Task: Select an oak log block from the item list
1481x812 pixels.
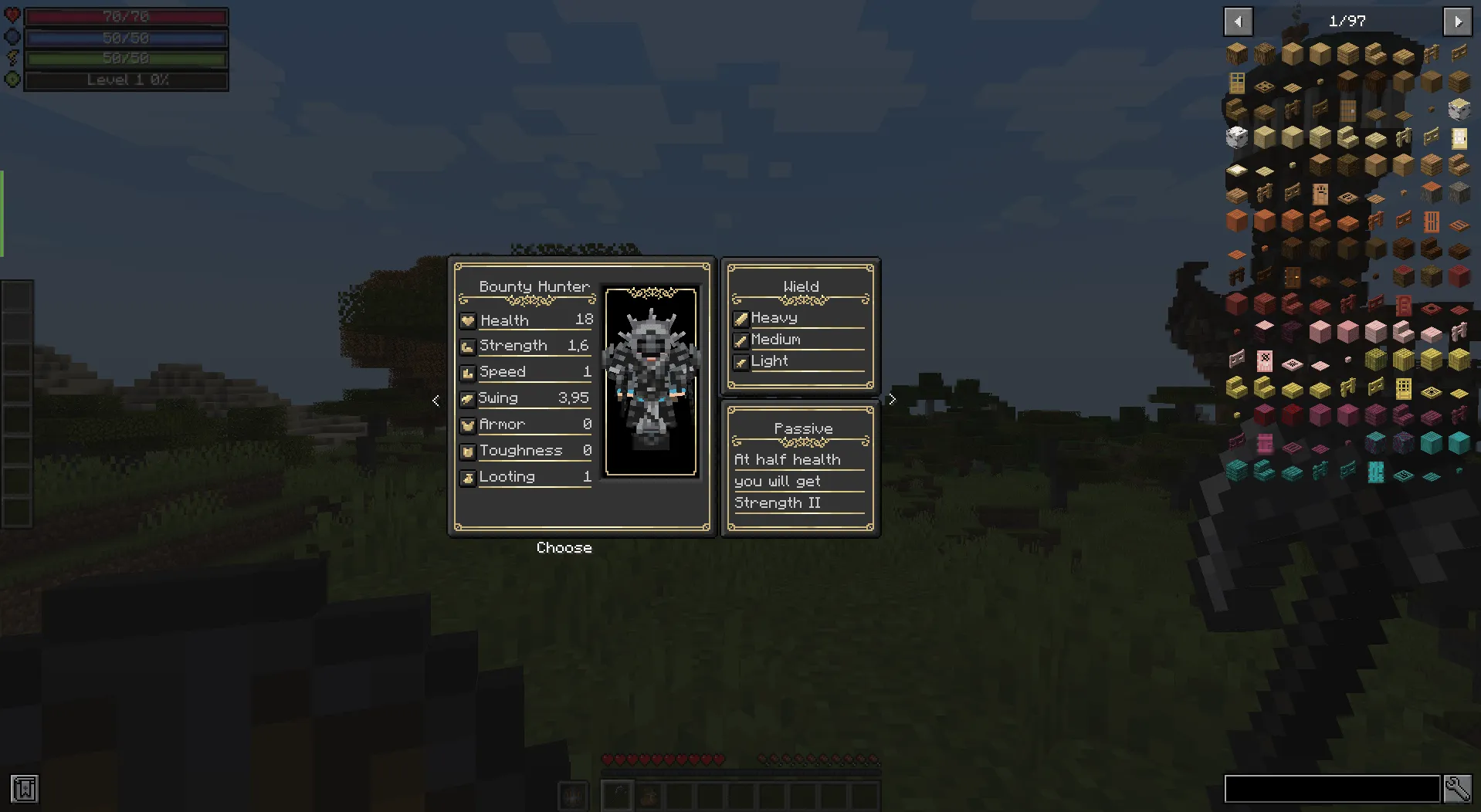Action: pyautogui.click(x=1236, y=52)
